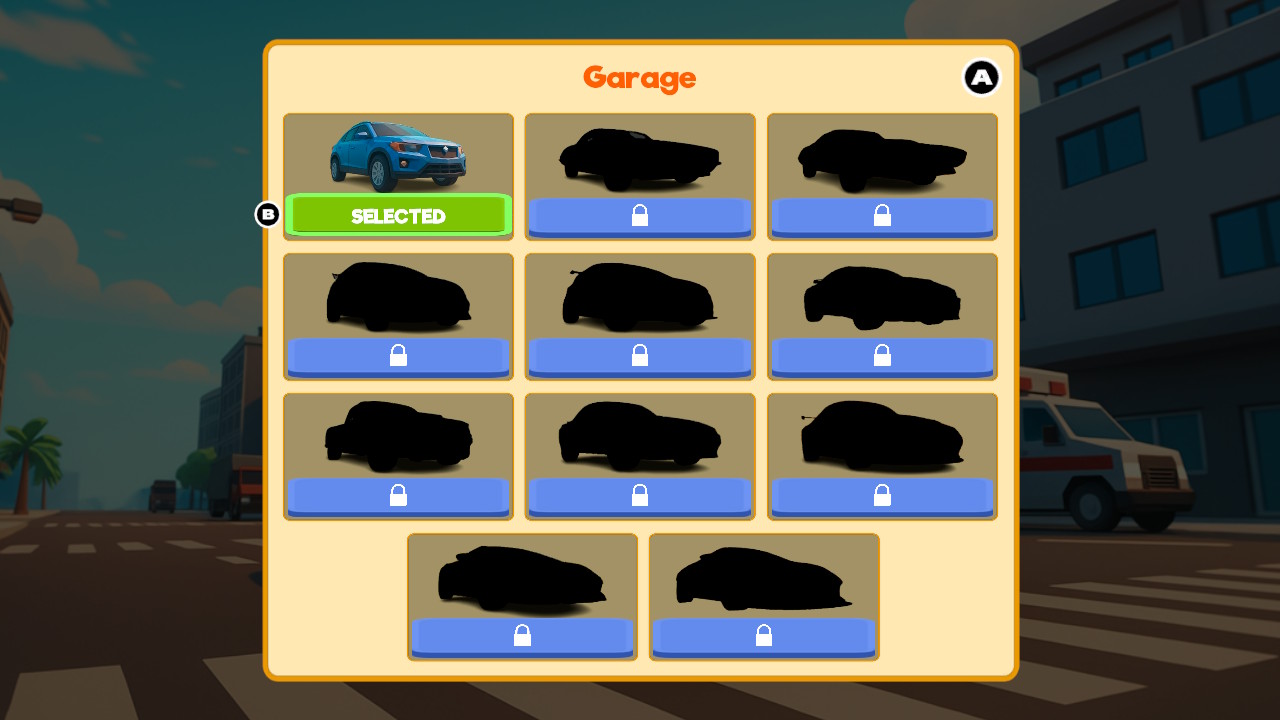Click the padlock under the bottom-right car silhouette
This screenshot has height=720, width=1280.
[764, 636]
